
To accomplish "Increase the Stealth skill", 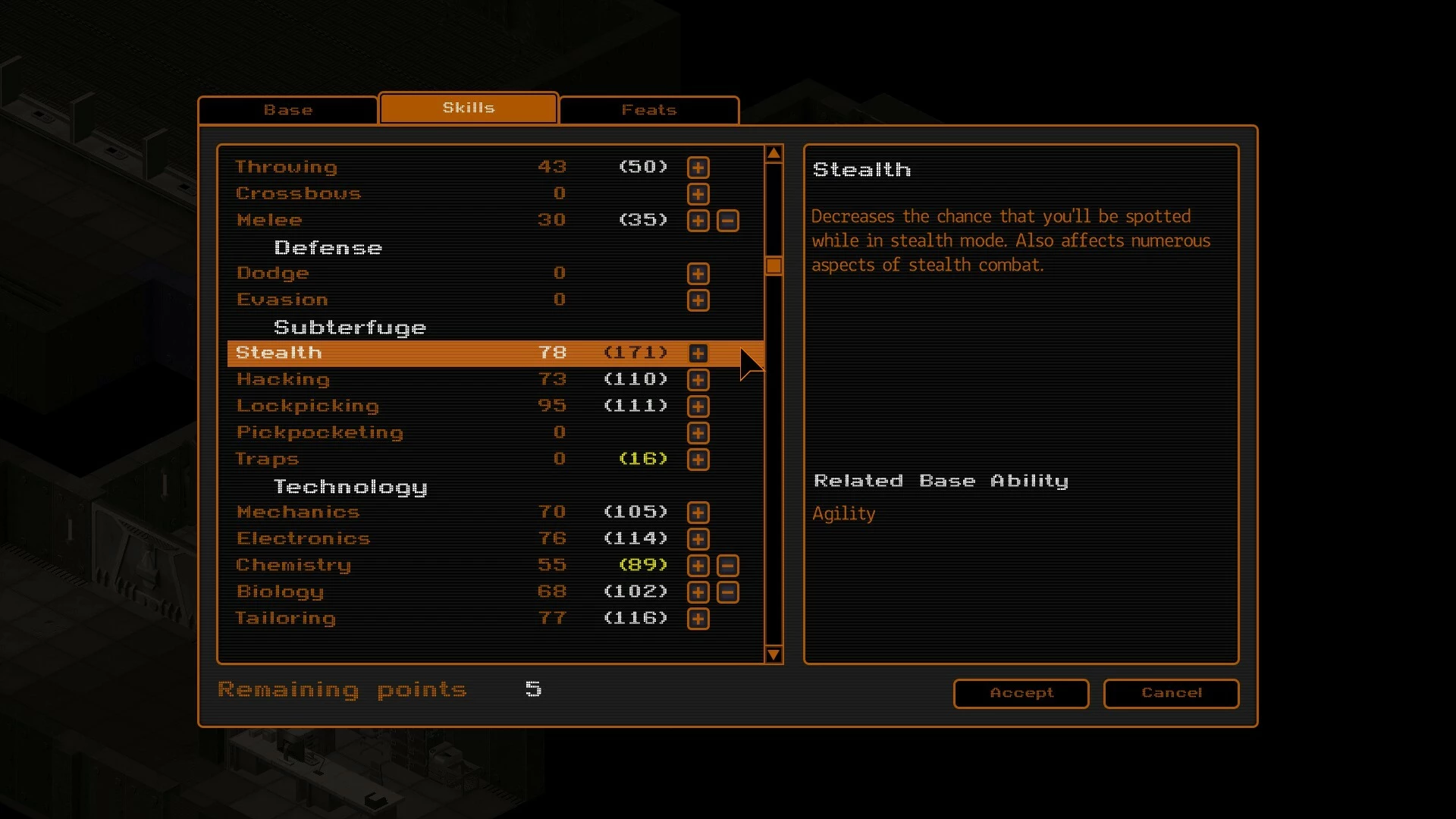I will (x=698, y=353).
